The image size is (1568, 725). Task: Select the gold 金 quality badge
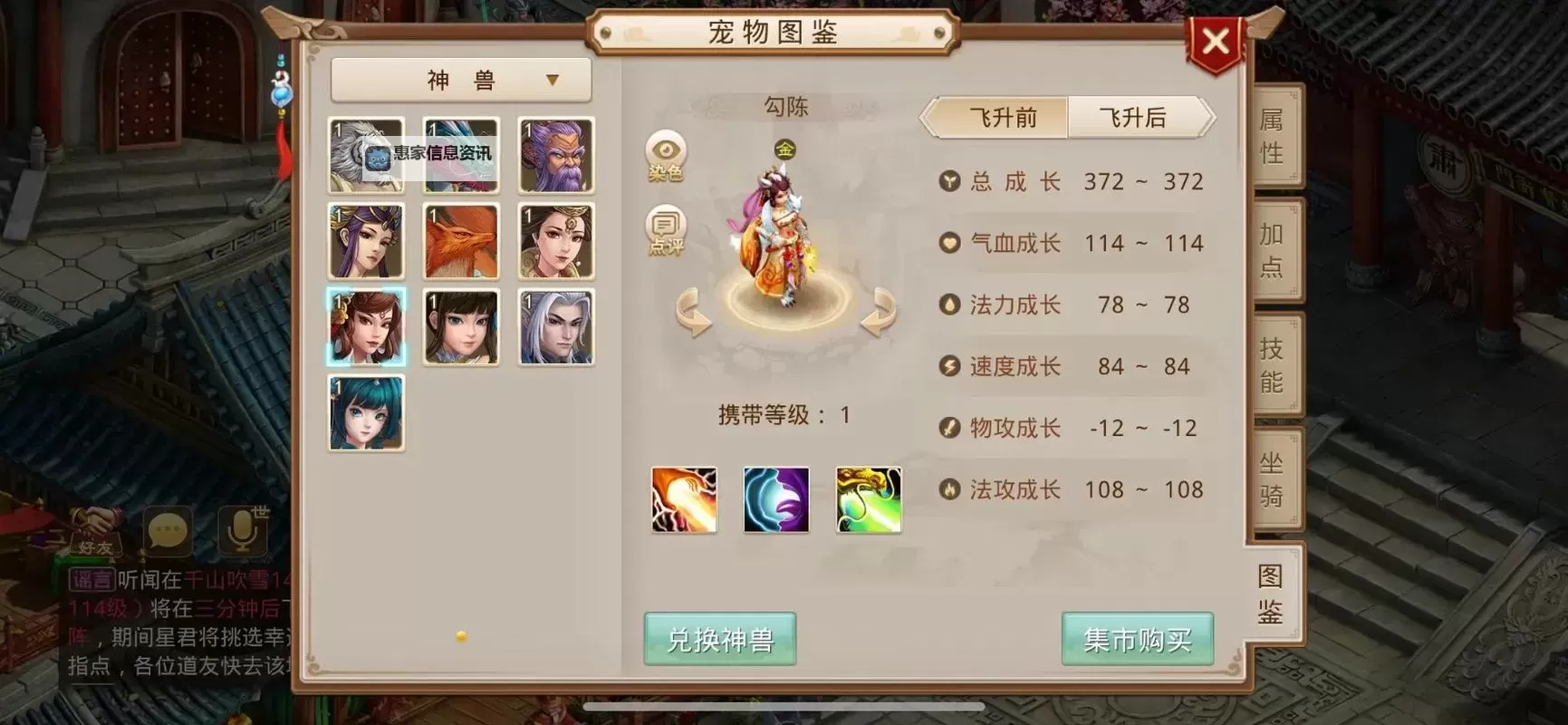click(784, 150)
